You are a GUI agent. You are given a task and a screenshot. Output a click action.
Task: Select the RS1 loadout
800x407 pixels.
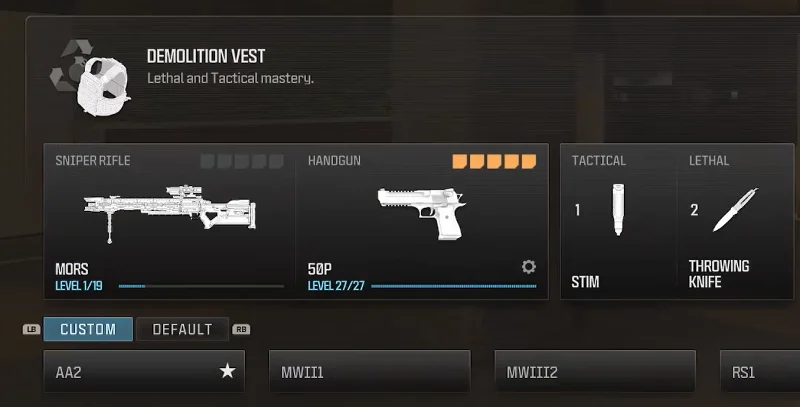tap(760, 372)
